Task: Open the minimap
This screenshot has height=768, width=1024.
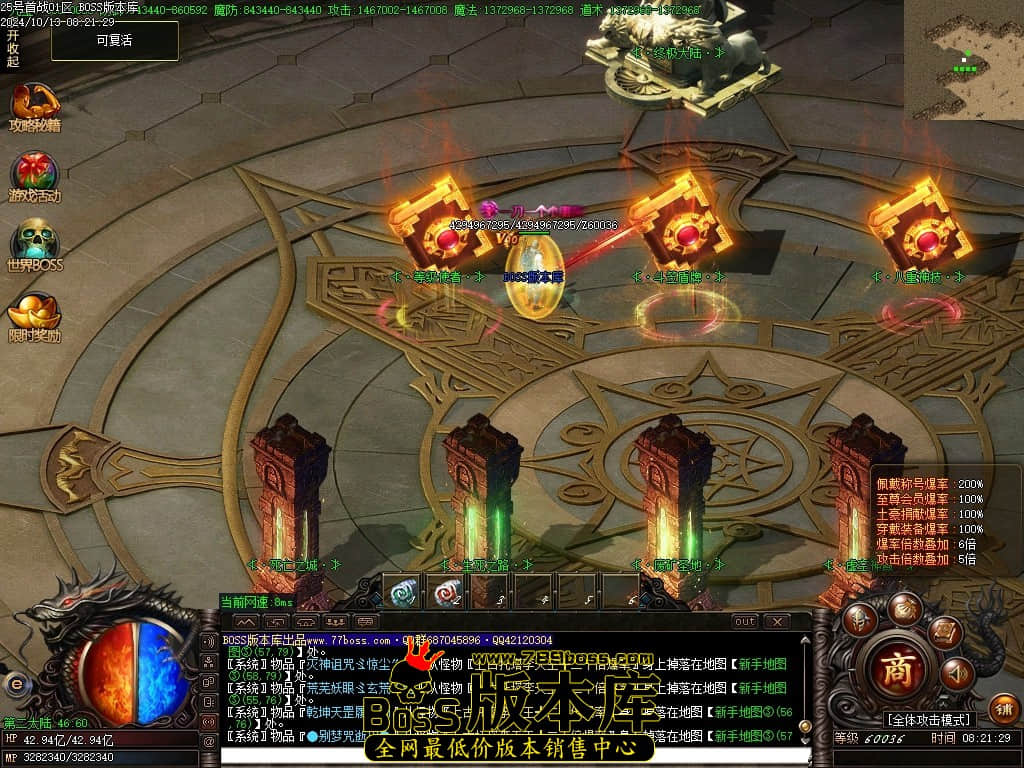Action: pos(963,60)
